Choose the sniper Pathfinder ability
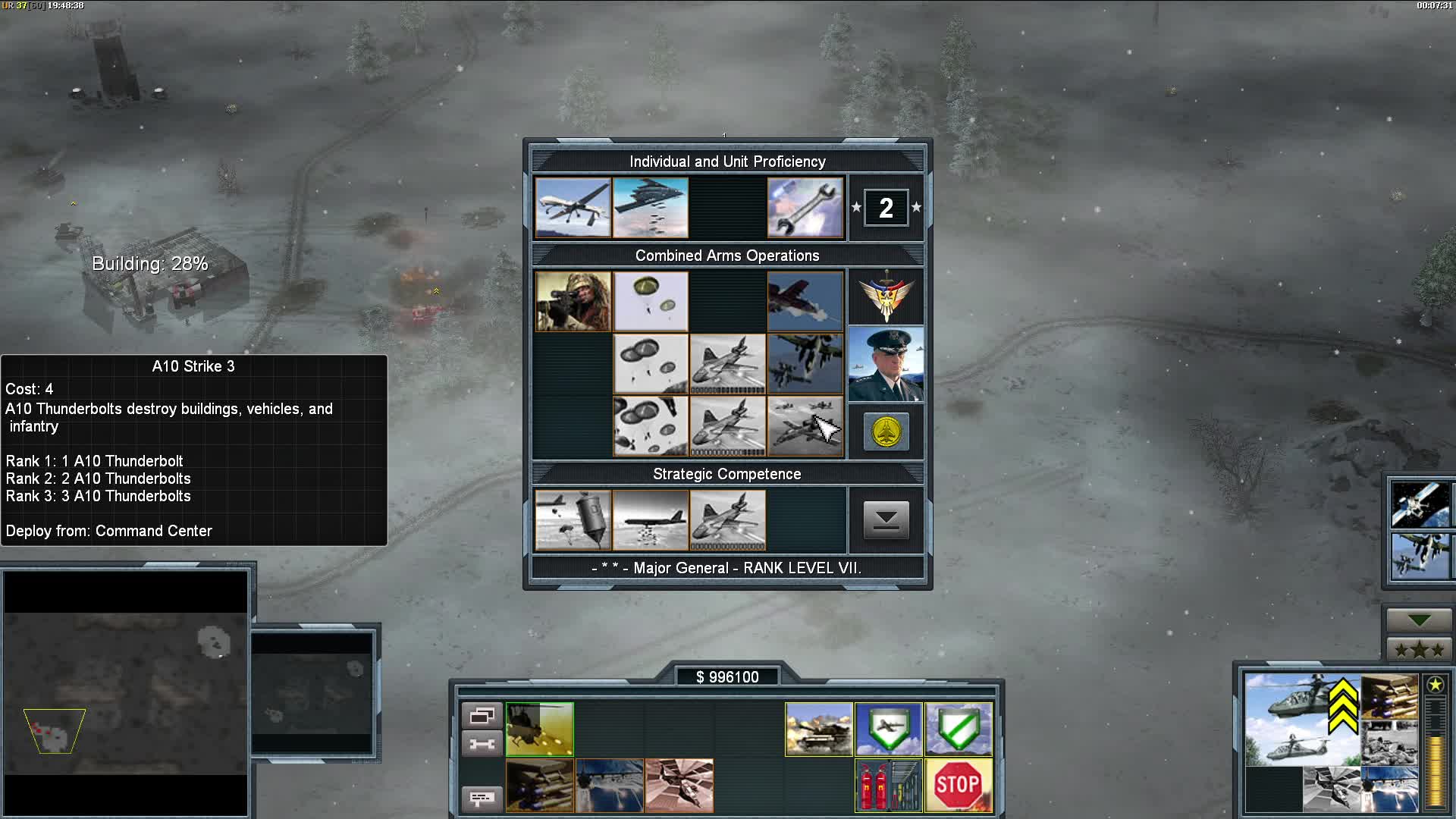The height and width of the screenshot is (819, 1456). pos(573,300)
